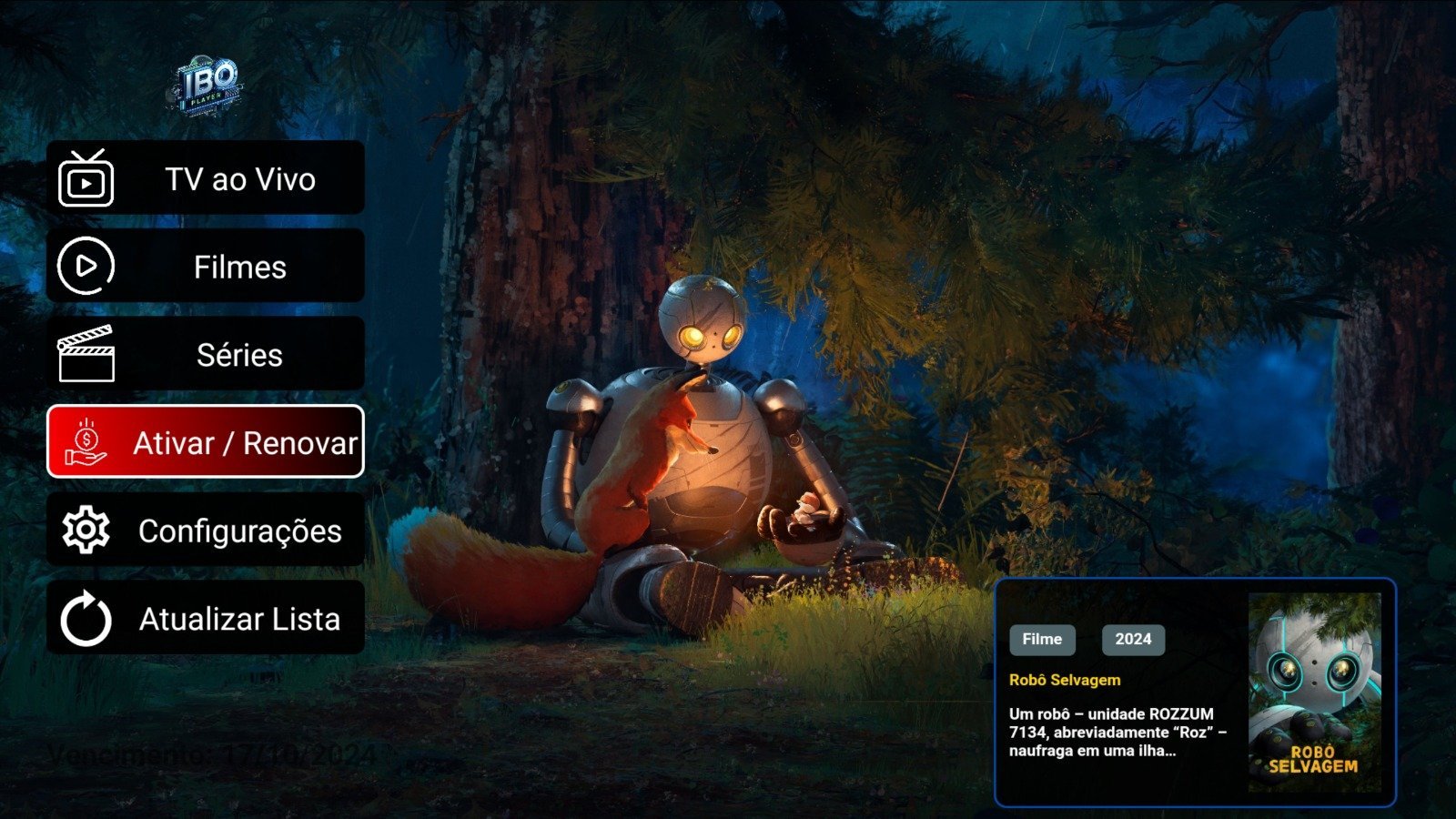Screen dimensions: 1456x819
Task: Select the Filmes menu entry
Action: pyautogui.click(x=206, y=267)
